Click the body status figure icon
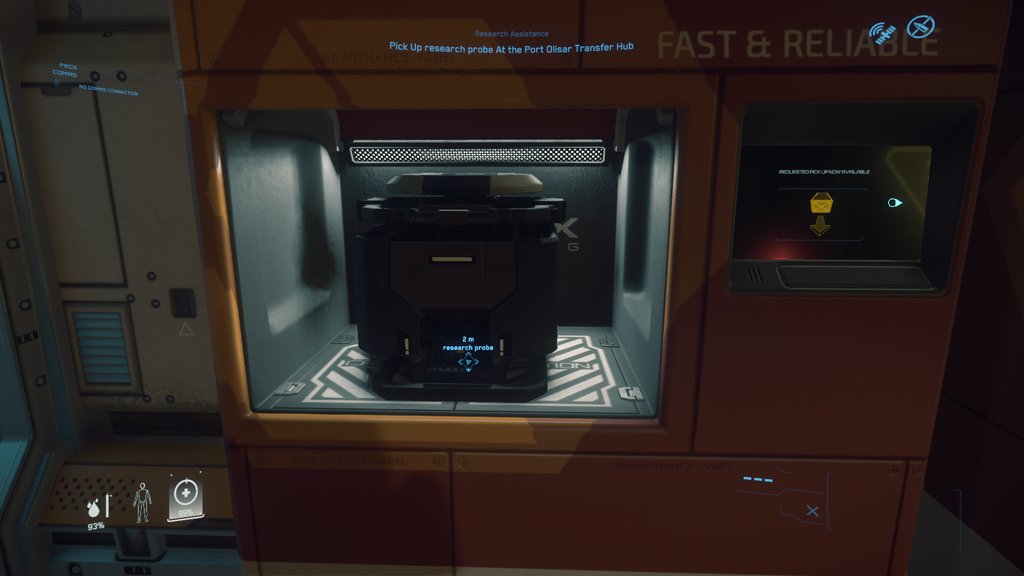The width and height of the screenshot is (1024, 576). (142, 502)
